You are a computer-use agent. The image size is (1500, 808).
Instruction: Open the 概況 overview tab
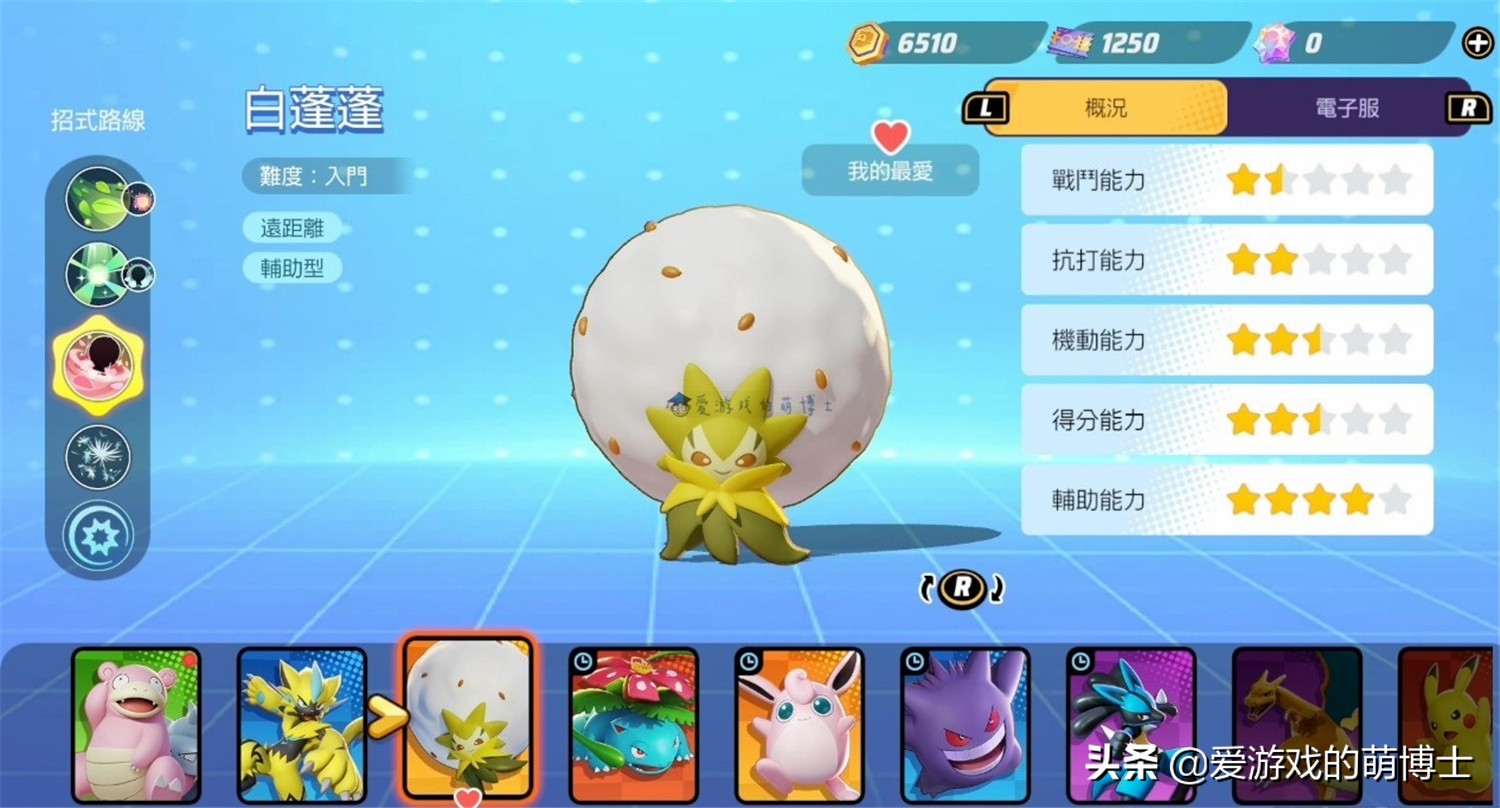[x=1104, y=107]
